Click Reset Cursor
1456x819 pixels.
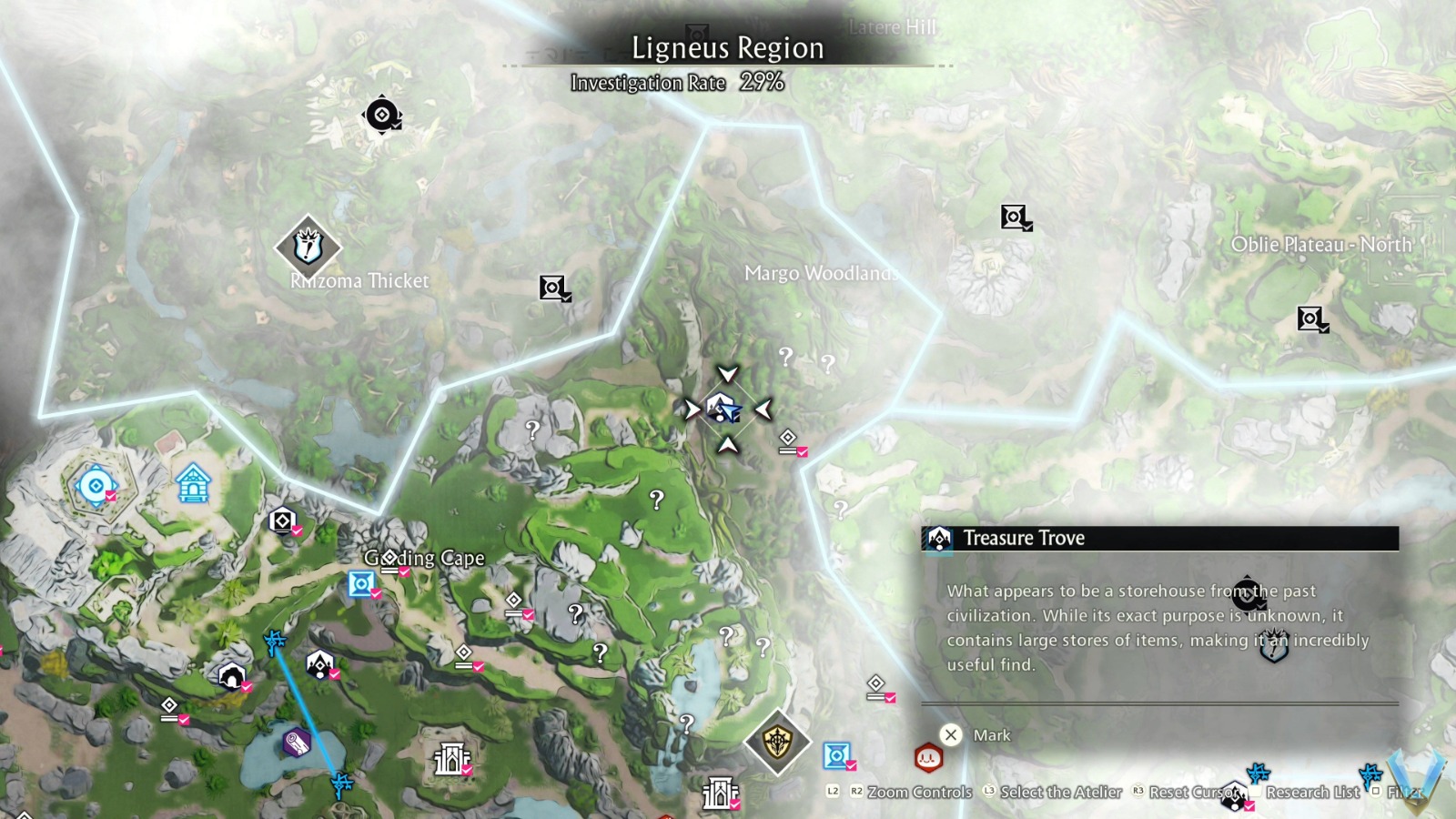click(x=1193, y=793)
